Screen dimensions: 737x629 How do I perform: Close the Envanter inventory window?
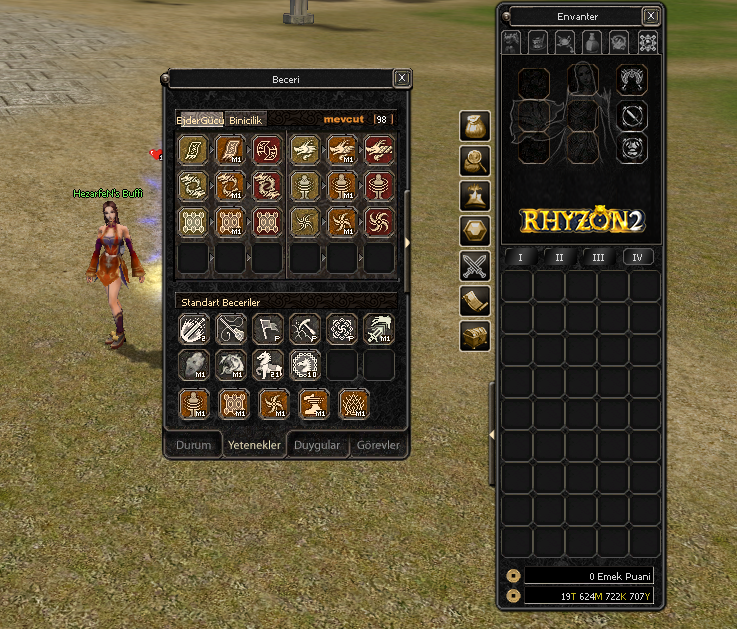[x=651, y=16]
